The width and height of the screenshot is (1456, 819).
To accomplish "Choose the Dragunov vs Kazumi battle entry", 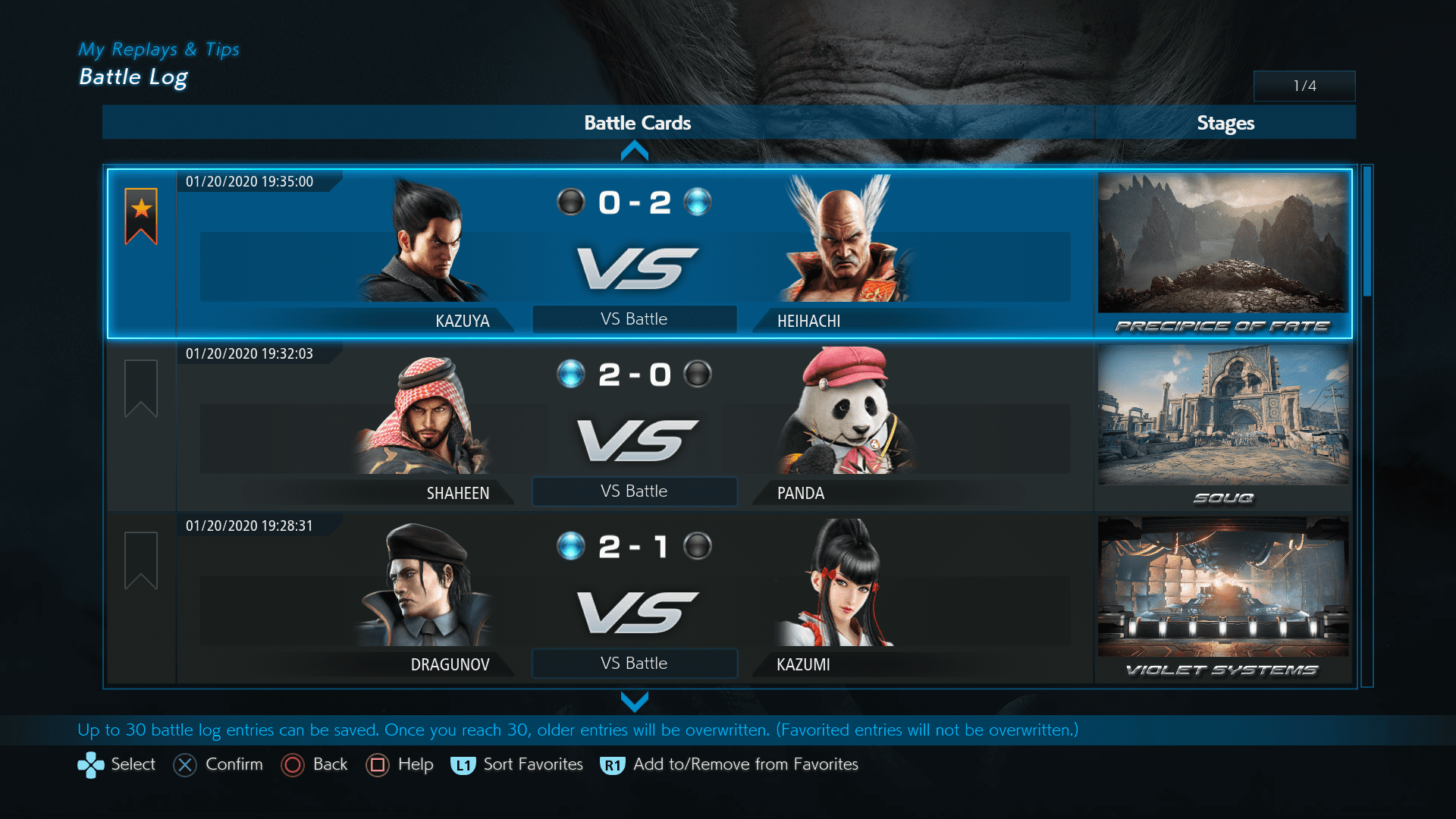I will [x=634, y=598].
